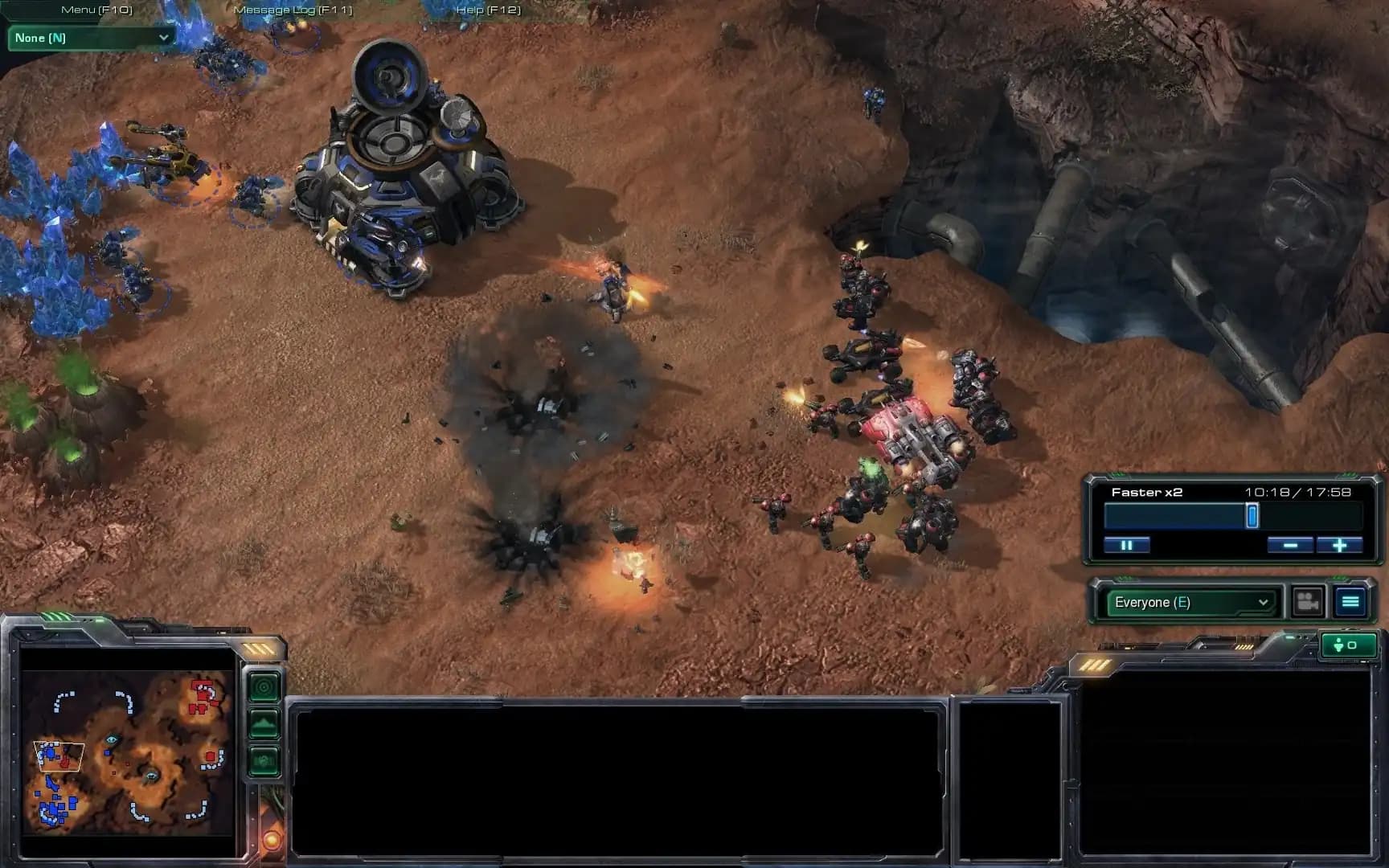Toggle the mountain terrain button beside the minimap
Viewport: 1389px width, 868px height.
point(264,722)
